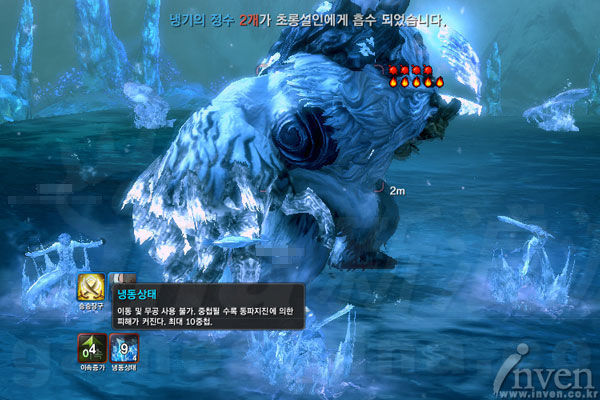
Task: Select the frozen state debuff icon
Action: [125, 348]
